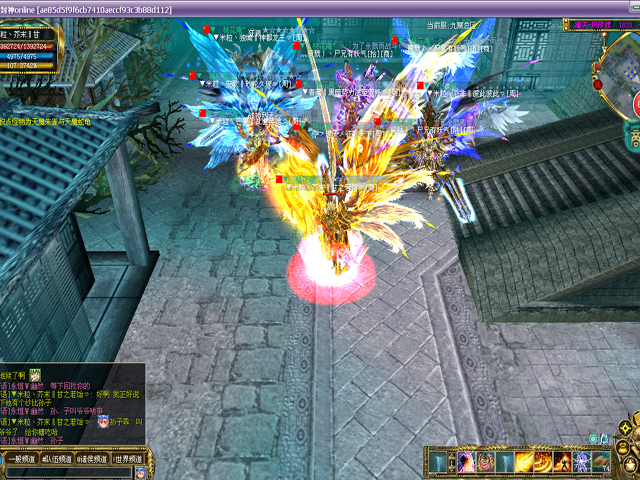Screen dimensions: 640x480
Task: Use the purple winged figure skill
Action: [583, 462]
